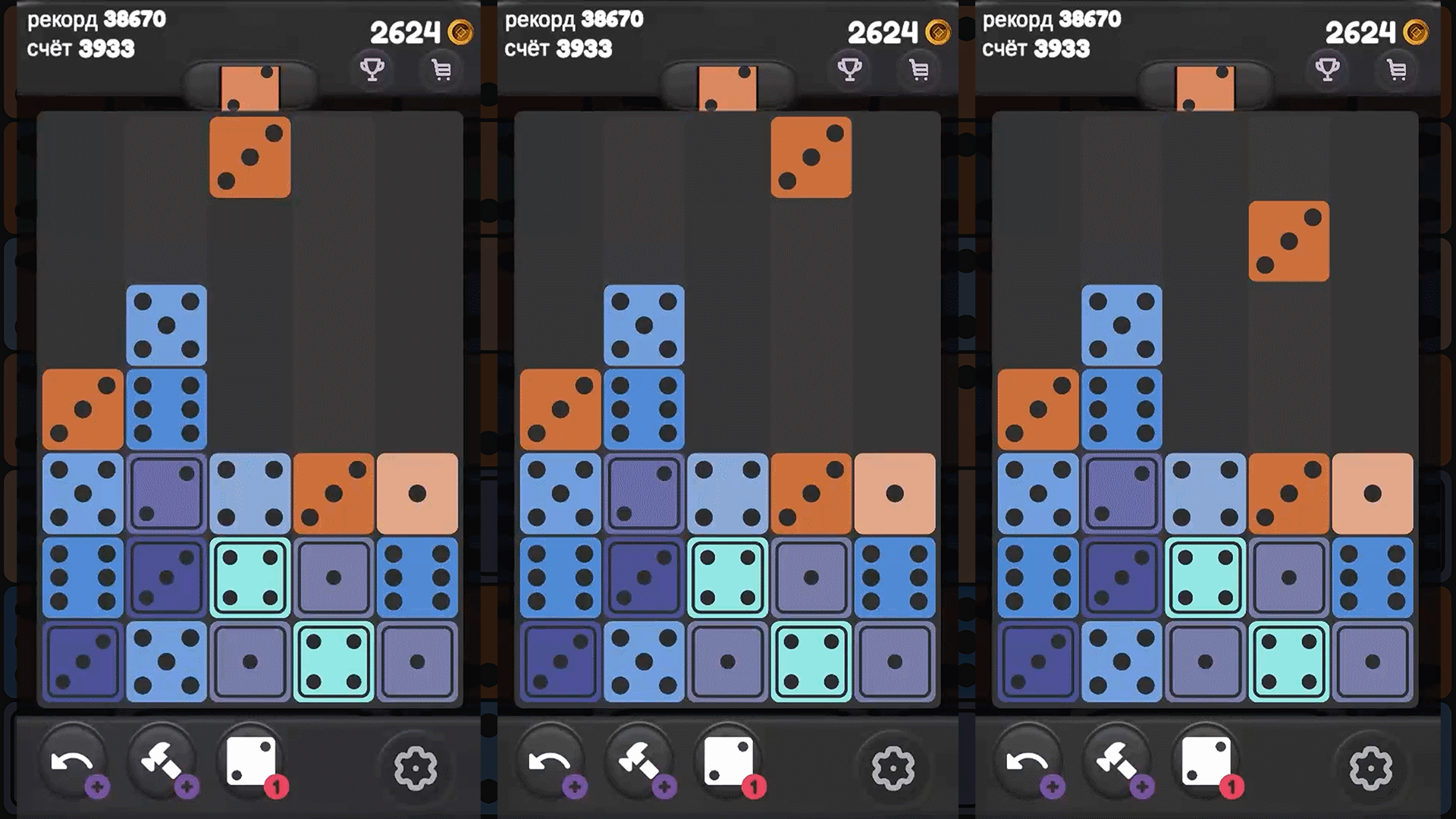1456x819 pixels.
Task: Open the trophy achievements screen
Action: (372, 70)
